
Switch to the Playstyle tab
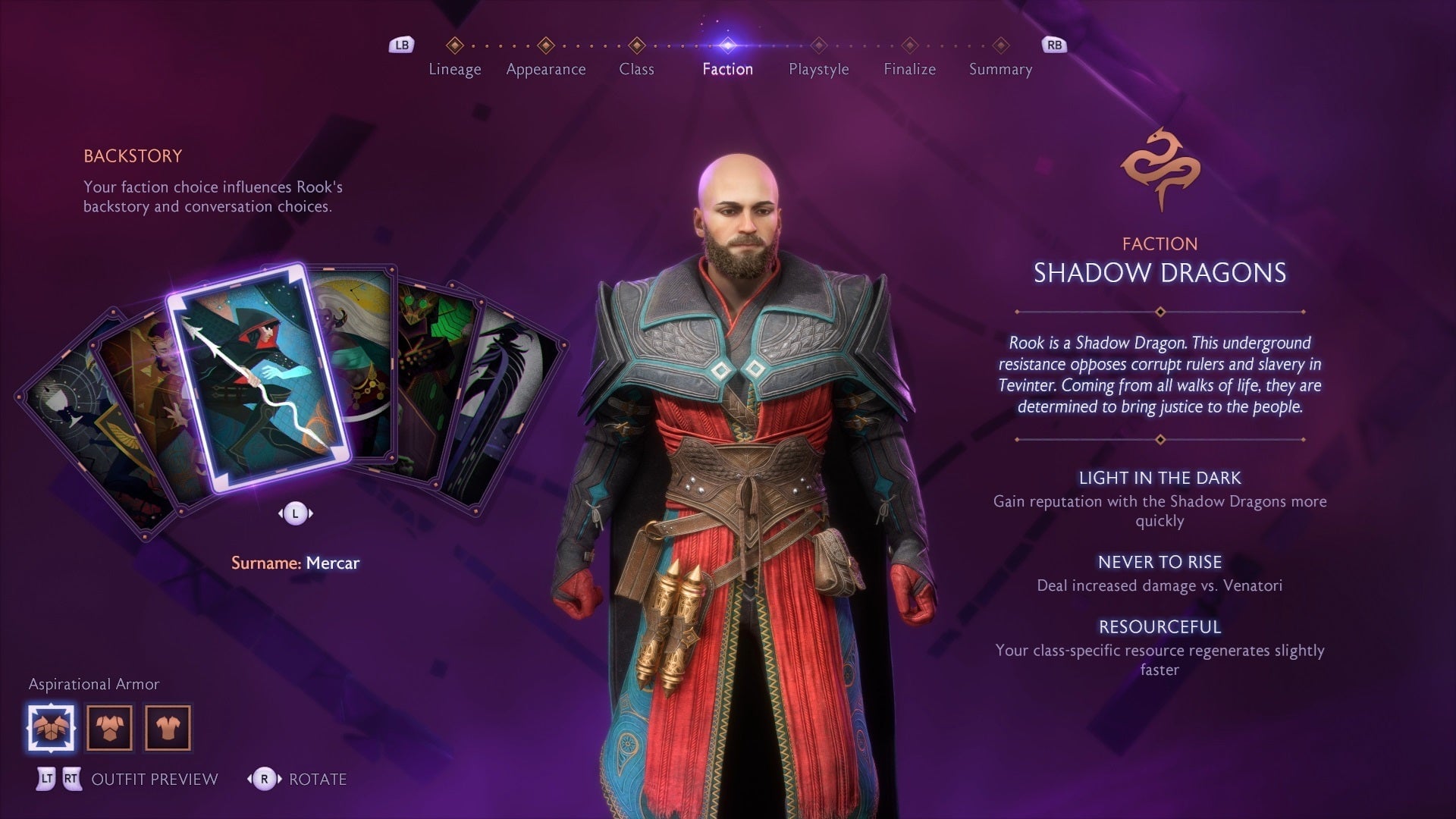[x=817, y=69]
